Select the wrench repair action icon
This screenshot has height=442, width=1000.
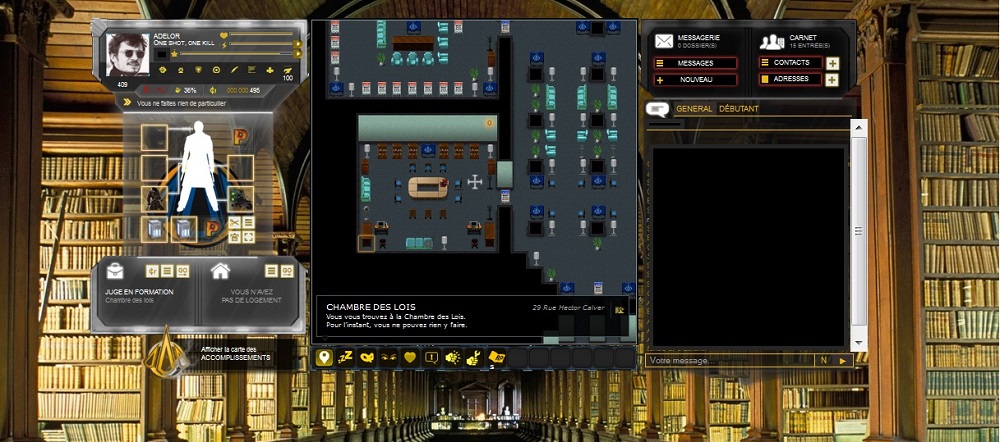(475, 357)
